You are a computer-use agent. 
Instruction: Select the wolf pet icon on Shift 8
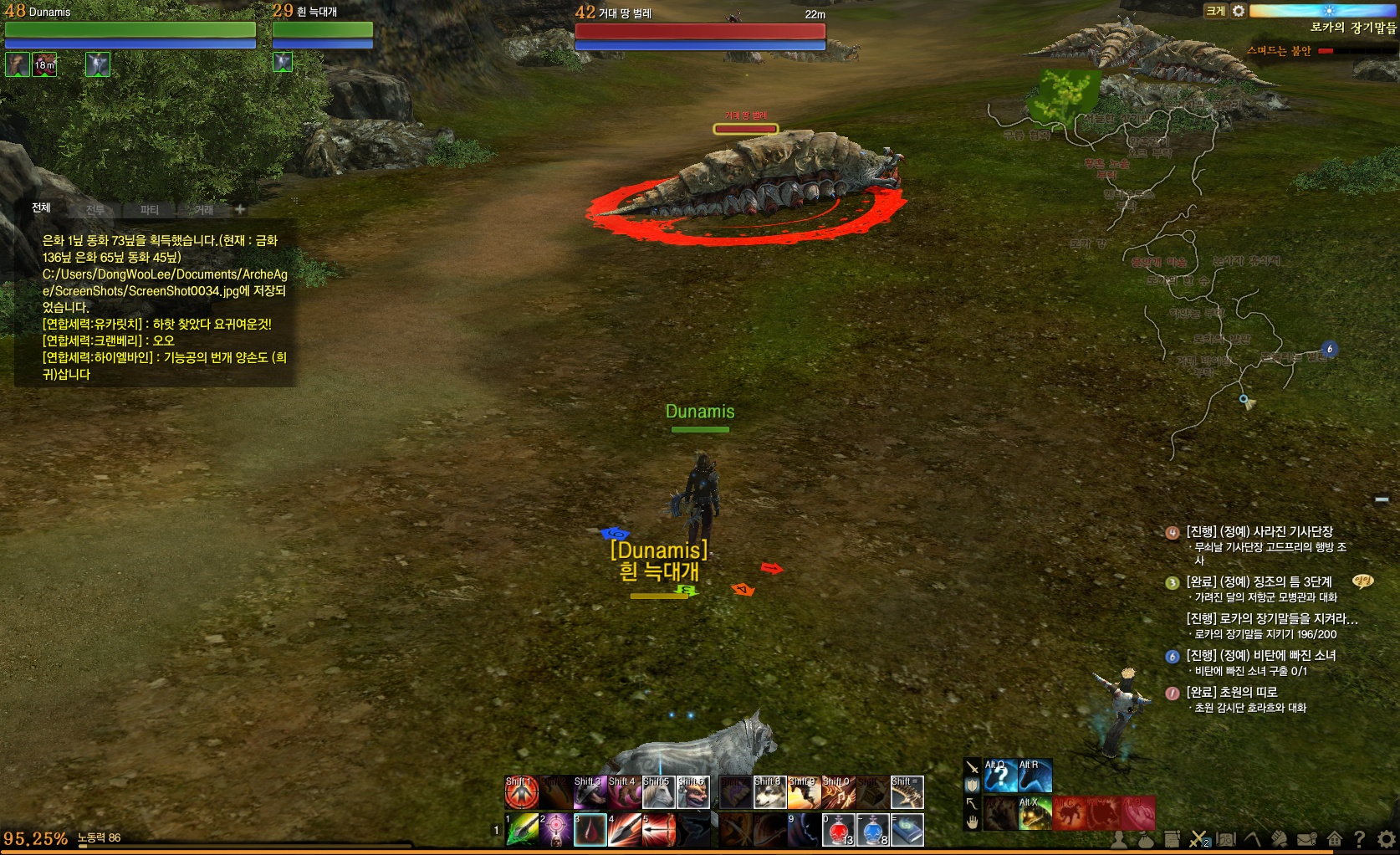coord(769,792)
